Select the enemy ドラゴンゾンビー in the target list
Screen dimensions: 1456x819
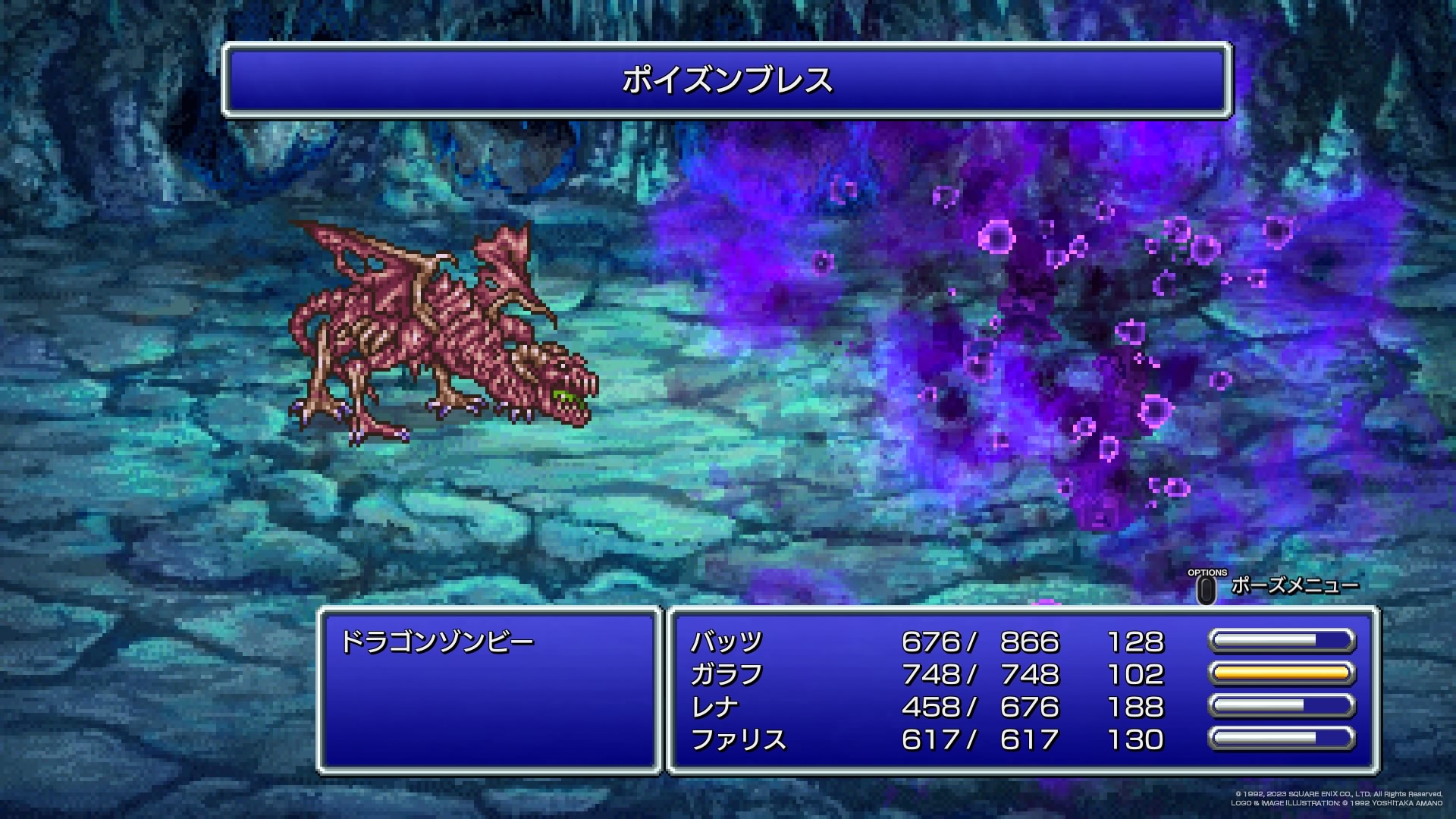(x=438, y=642)
